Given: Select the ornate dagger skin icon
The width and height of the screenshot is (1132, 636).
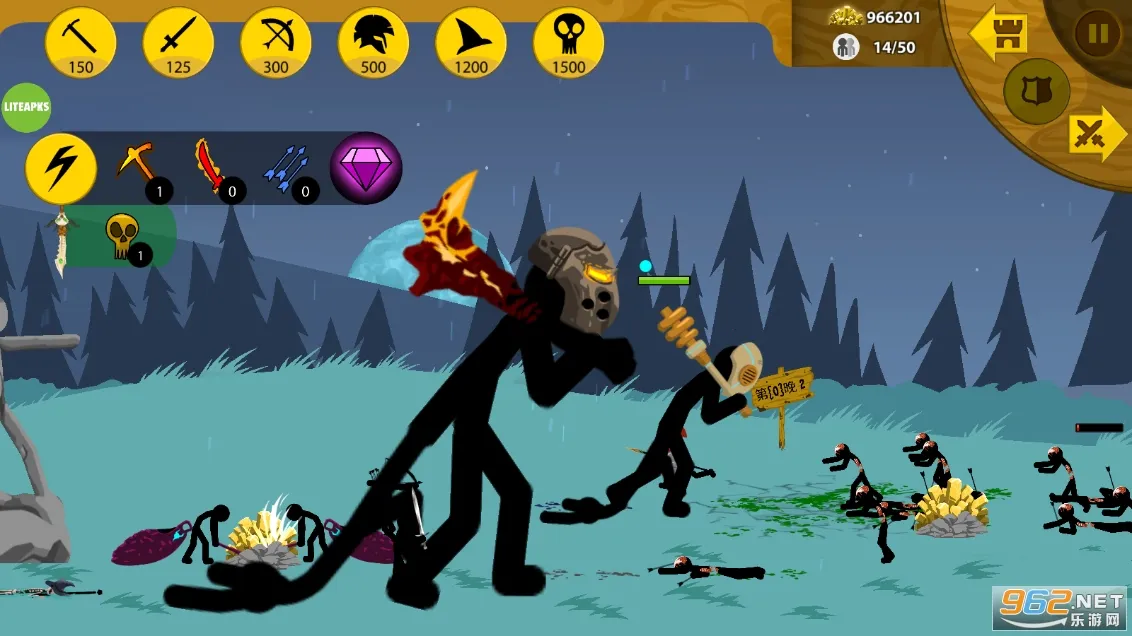Looking at the screenshot, I should pos(62,240).
